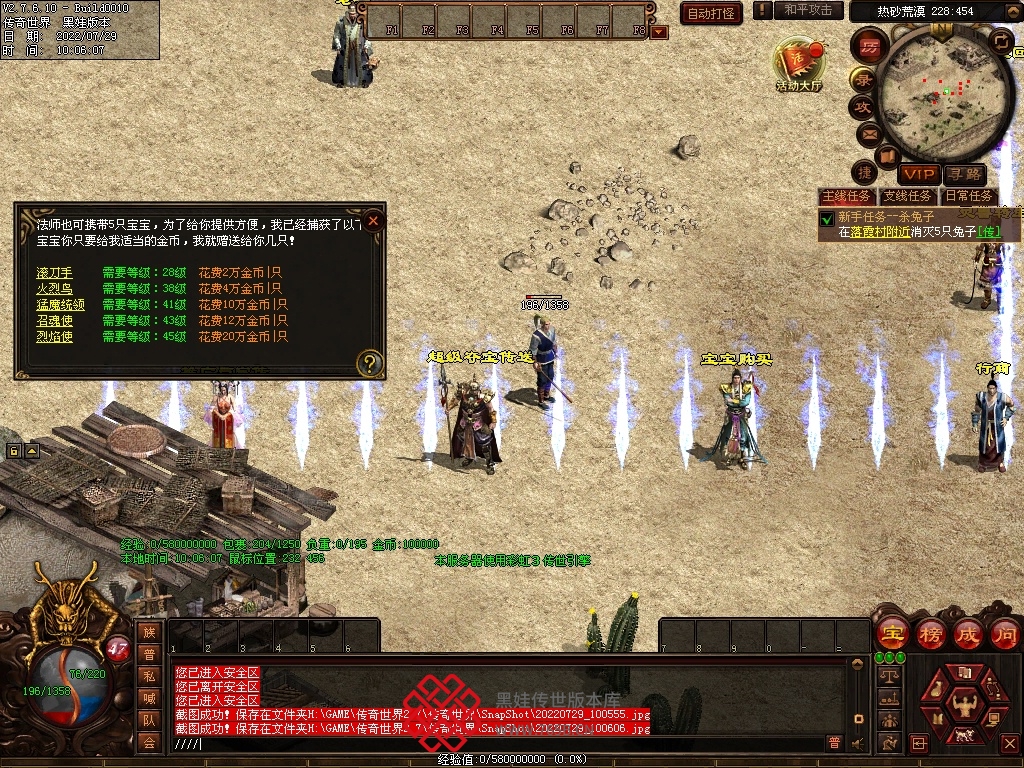
Task: Open the character figure menu button
Action: (966, 702)
